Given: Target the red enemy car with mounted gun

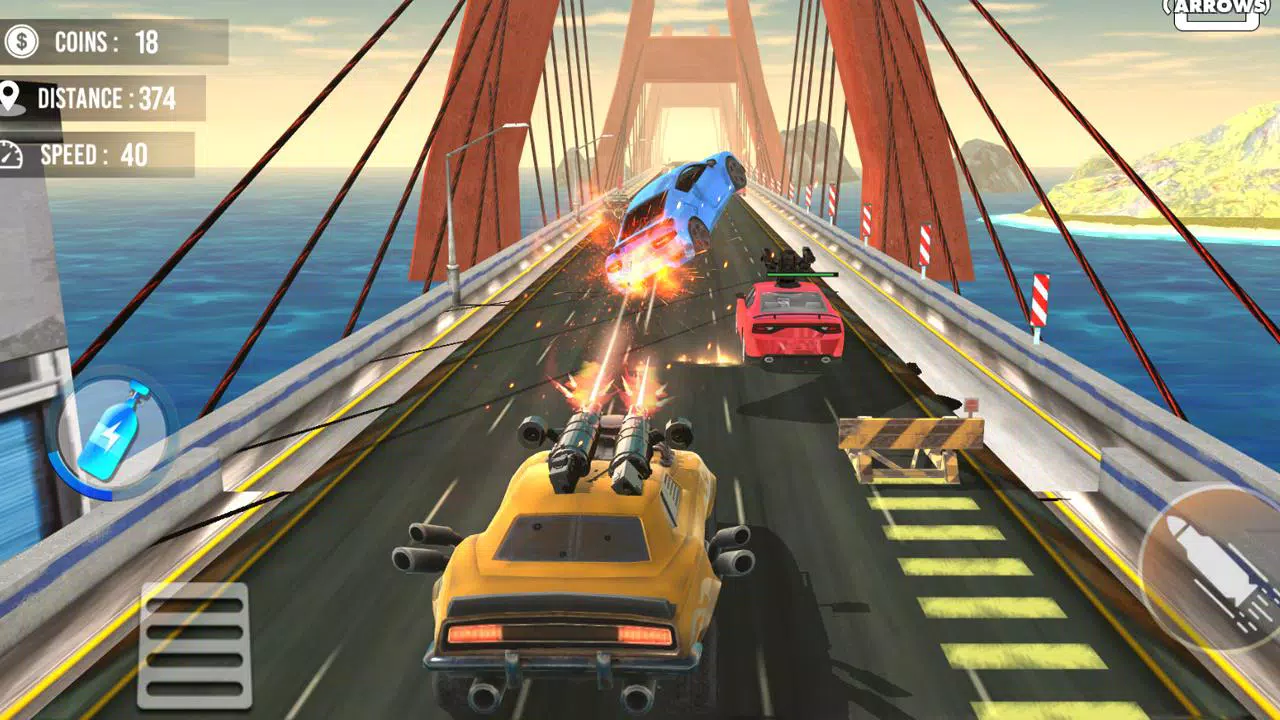Looking at the screenshot, I should coord(790,325).
